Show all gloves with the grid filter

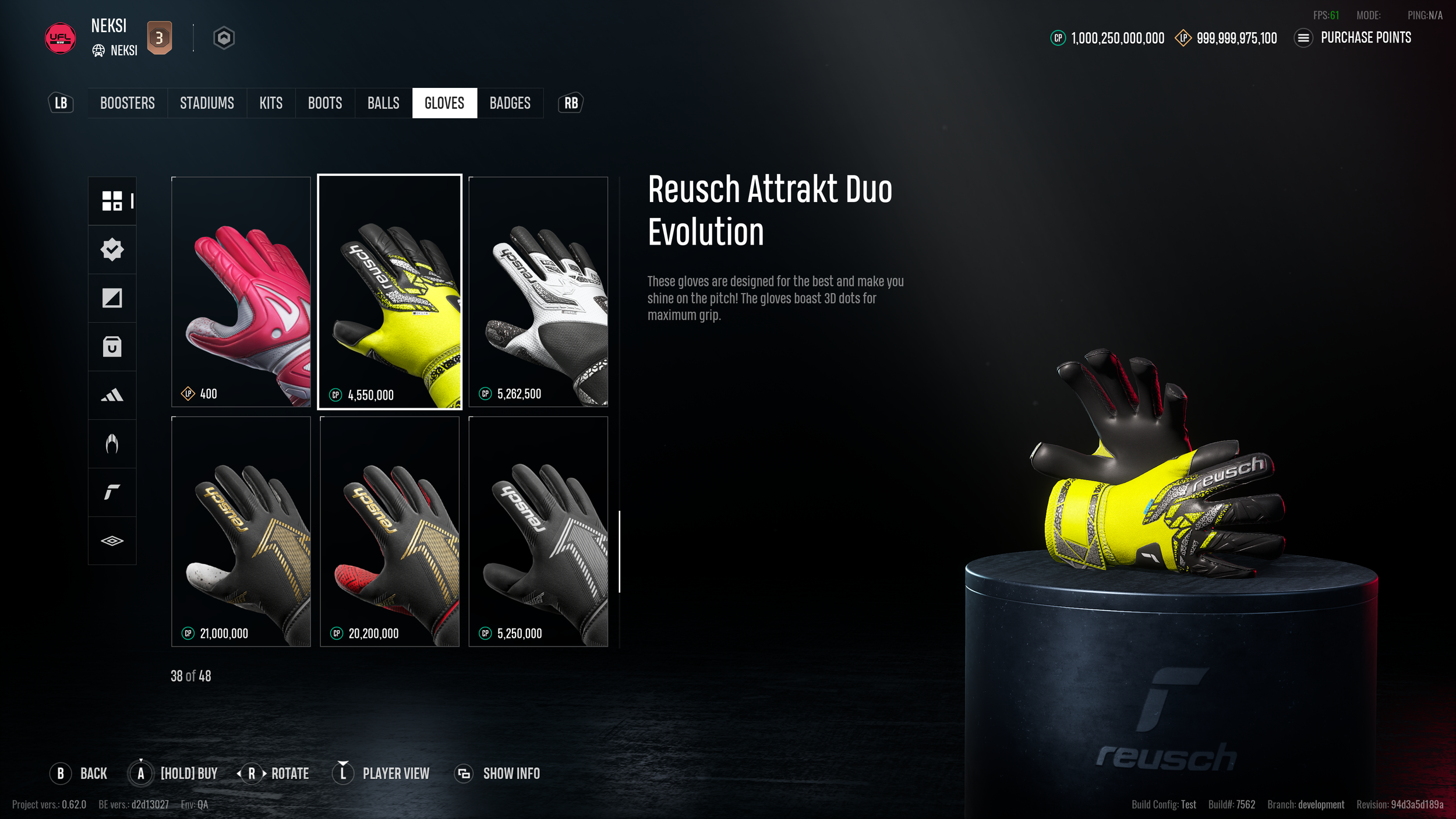pos(112,201)
